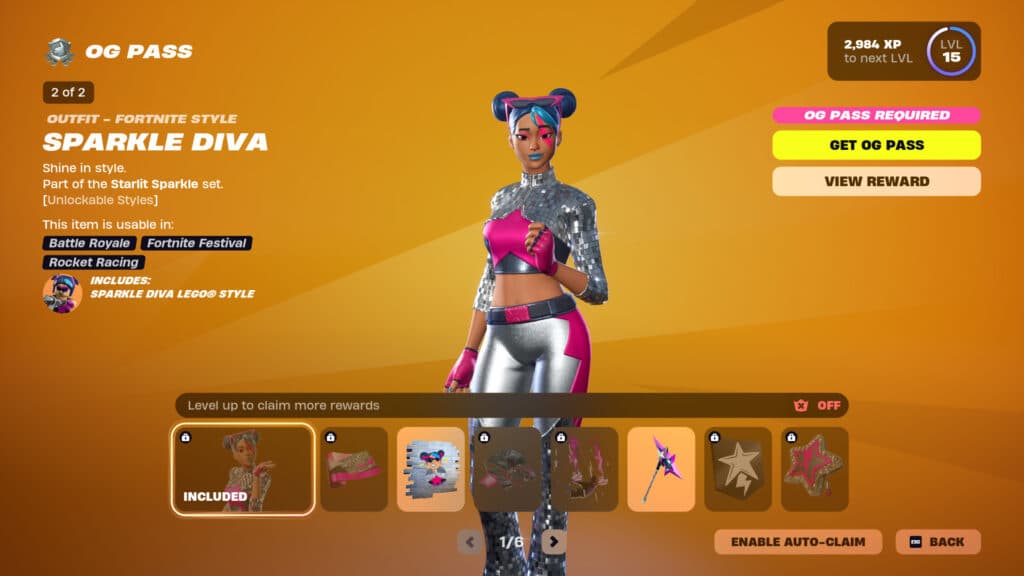Open the View Reward button
Image resolution: width=1024 pixels, height=576 pixels.
coord(876,181)
